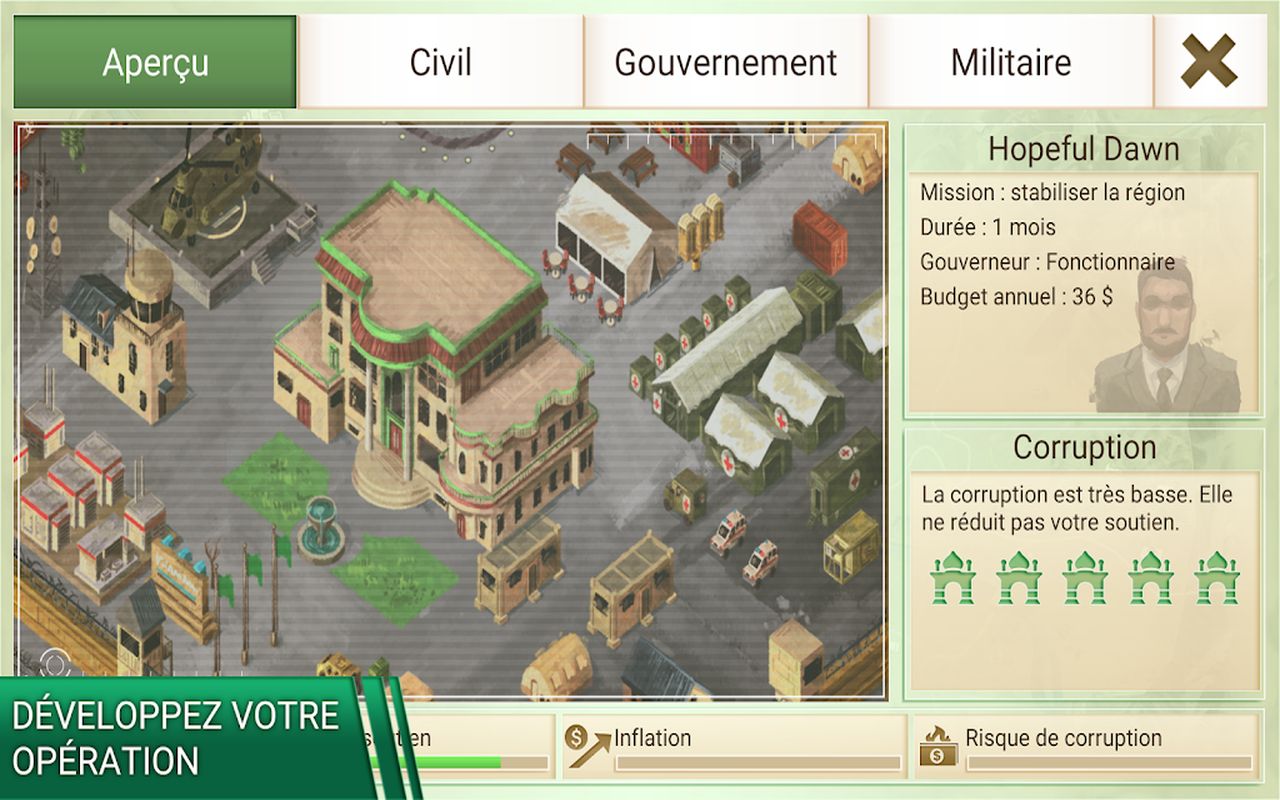
Task: Show the Militaire tab
Action: click(x=1010, y=62)
